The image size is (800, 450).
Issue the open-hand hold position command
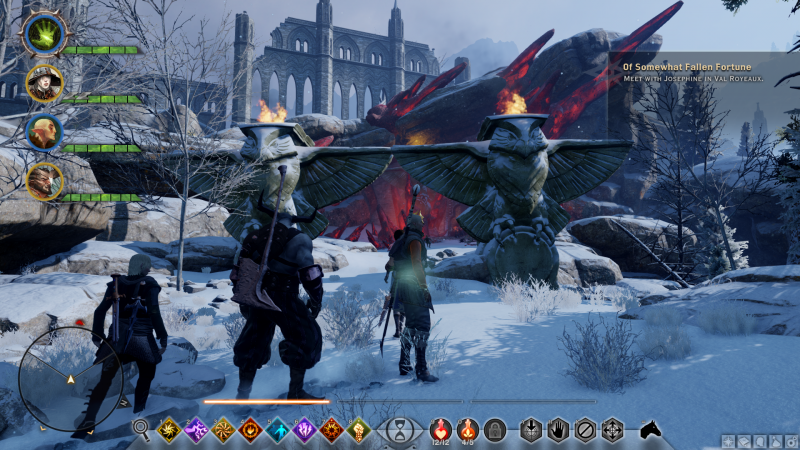coord(558,430)
